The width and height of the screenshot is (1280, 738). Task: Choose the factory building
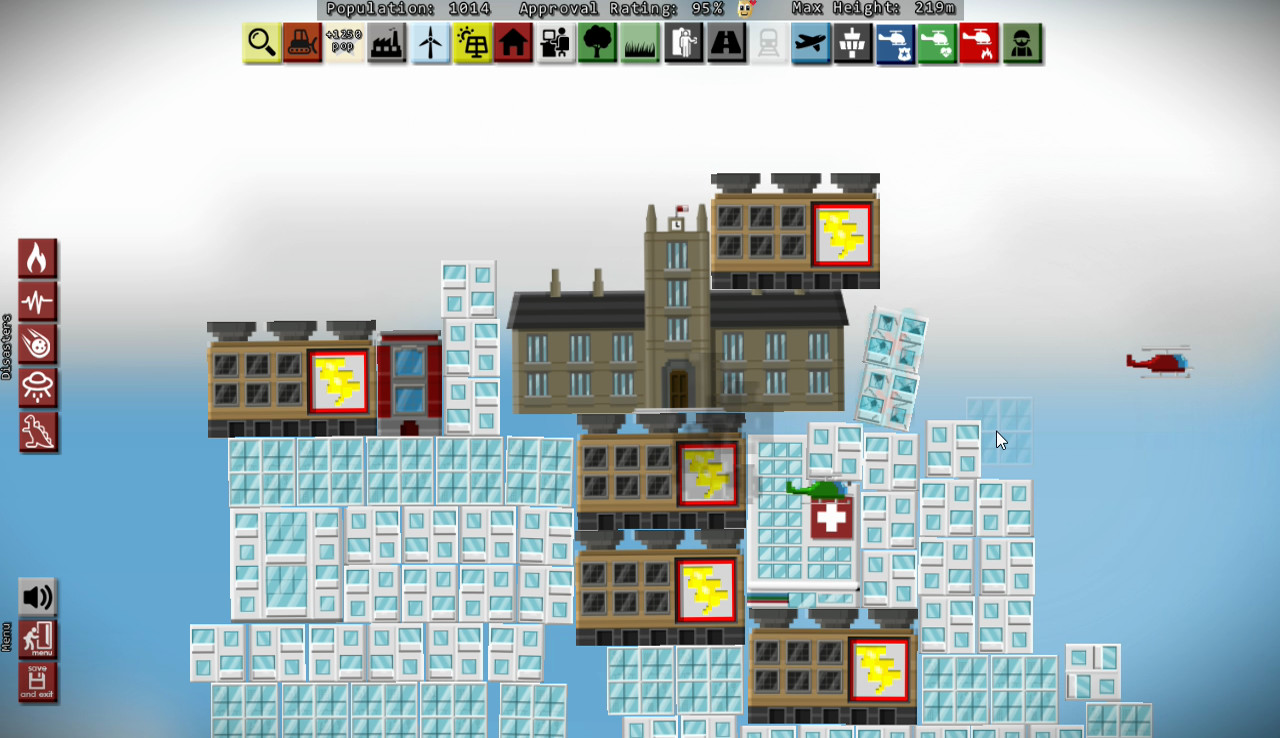387,43
